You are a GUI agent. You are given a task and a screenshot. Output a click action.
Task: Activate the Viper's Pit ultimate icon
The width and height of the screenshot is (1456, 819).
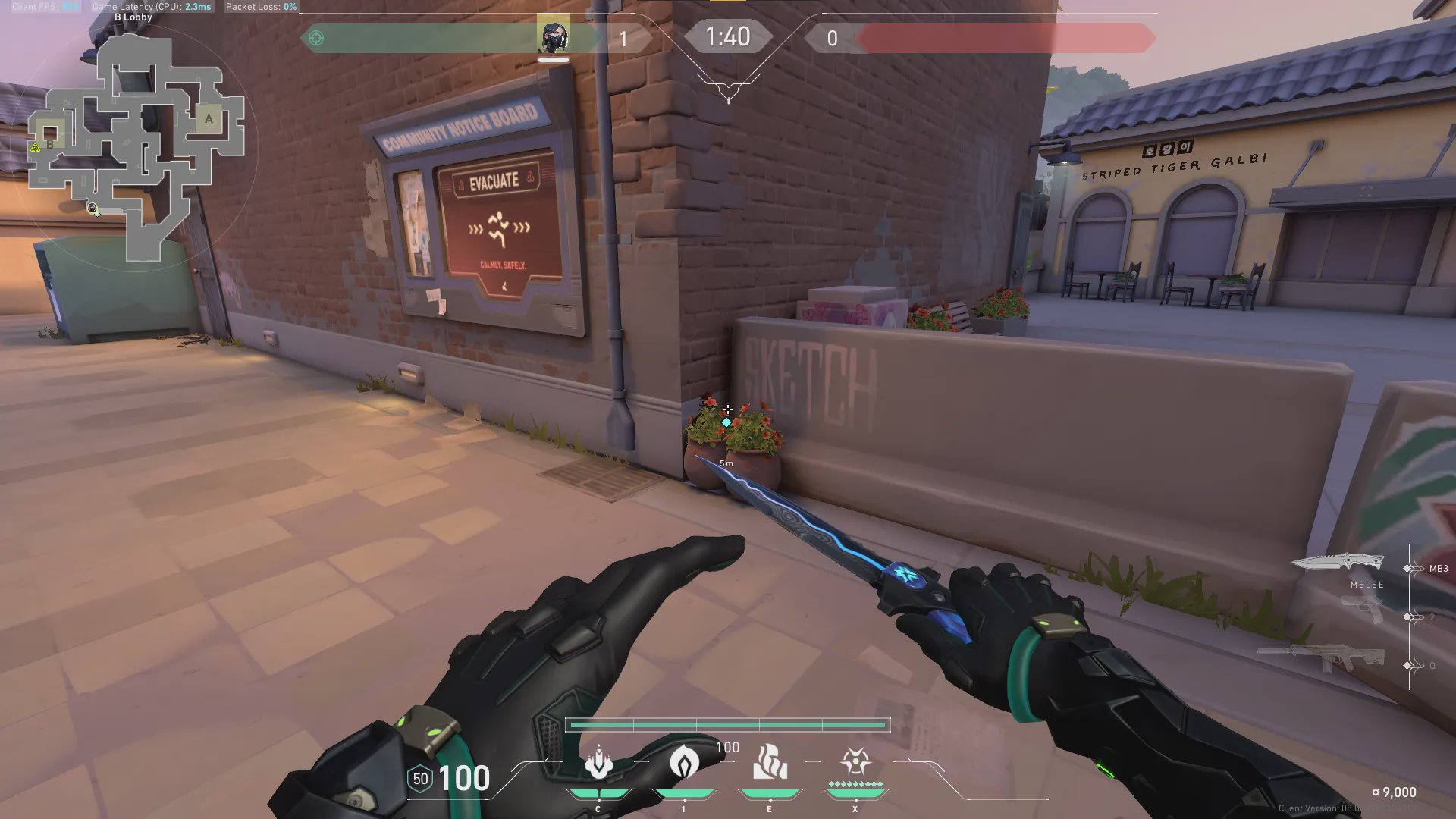coord(855,761)
